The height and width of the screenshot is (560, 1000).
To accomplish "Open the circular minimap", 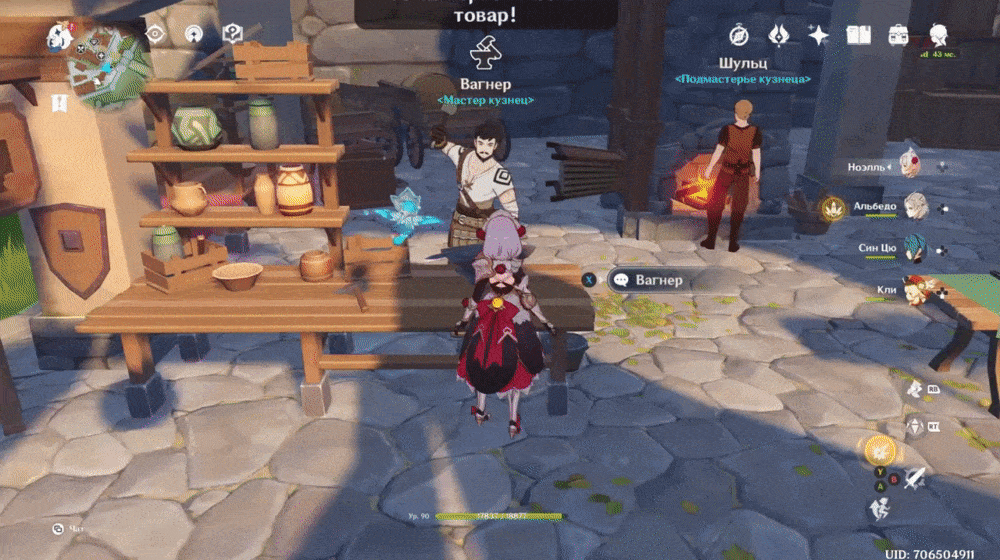I will (x=107, y=65).
